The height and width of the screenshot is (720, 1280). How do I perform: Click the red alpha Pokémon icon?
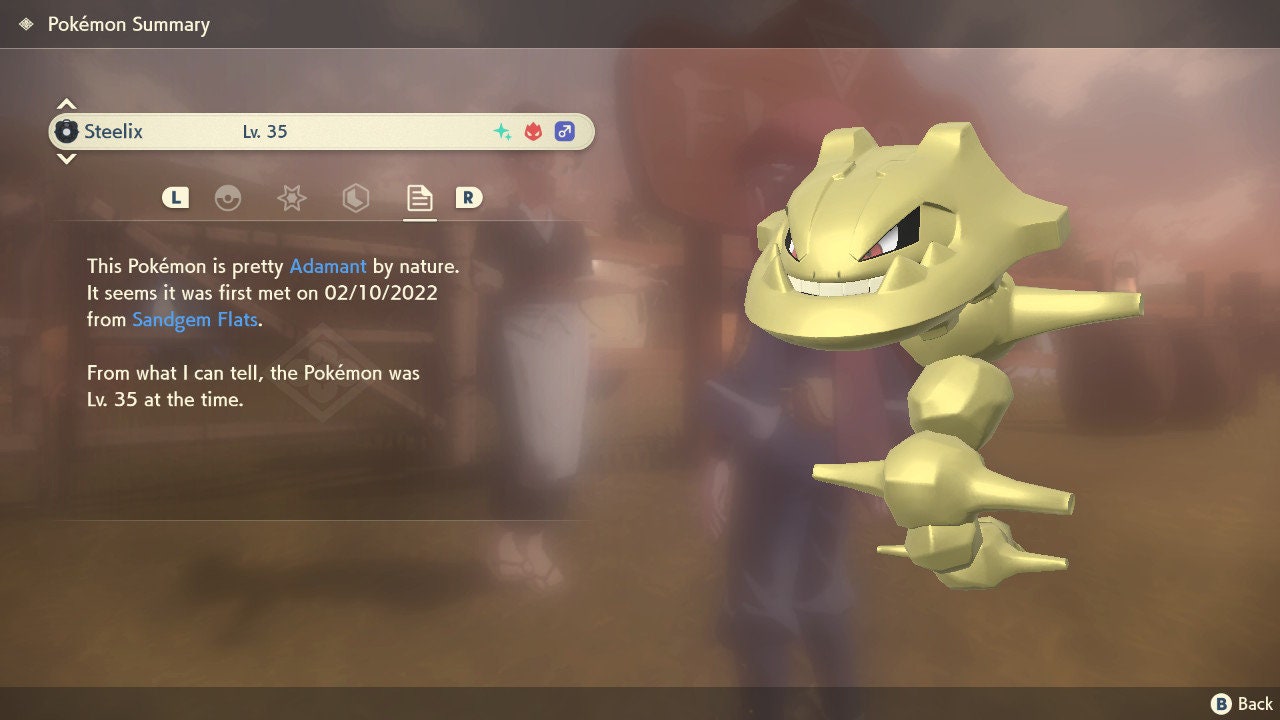pyautogui.click(x=531, y=130)
